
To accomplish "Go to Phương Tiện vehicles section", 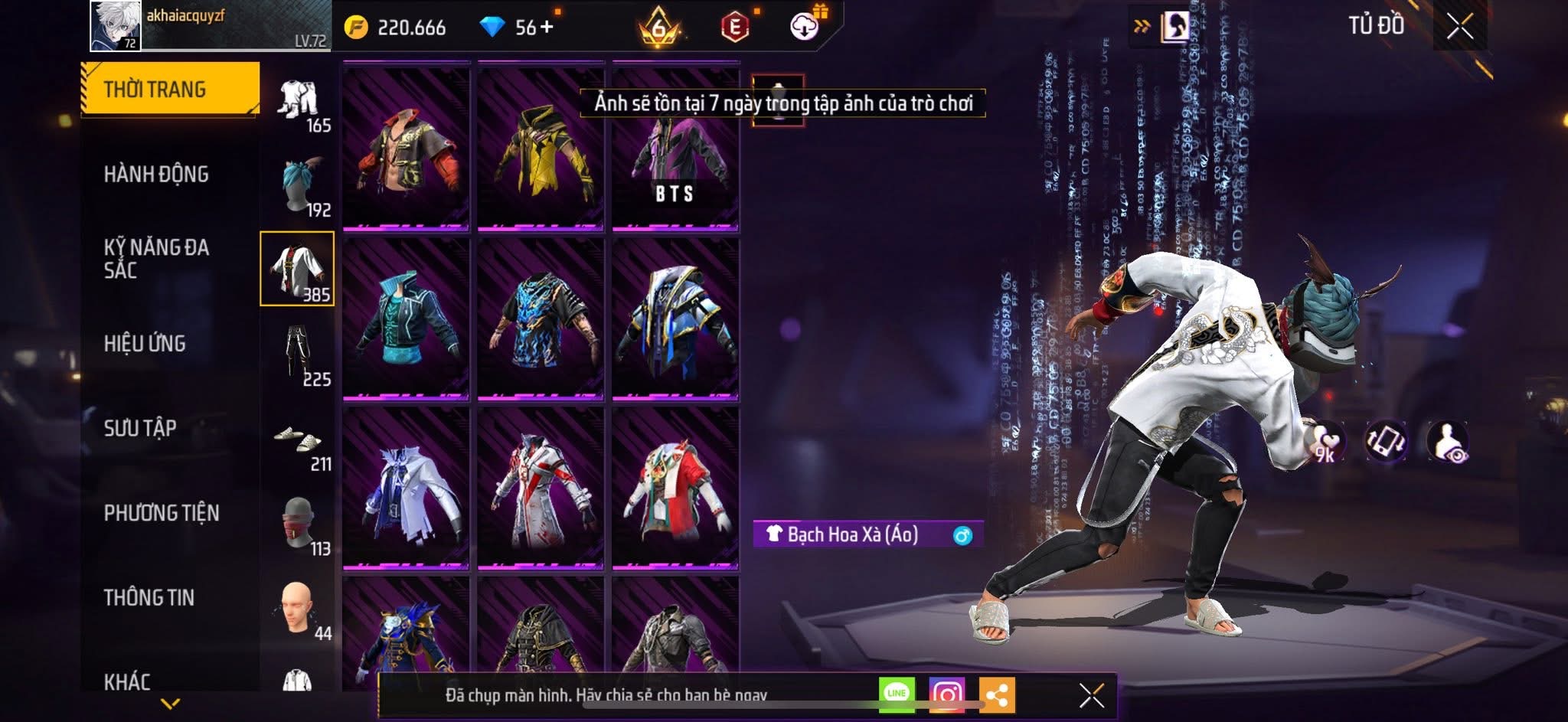I will point(162,513).
